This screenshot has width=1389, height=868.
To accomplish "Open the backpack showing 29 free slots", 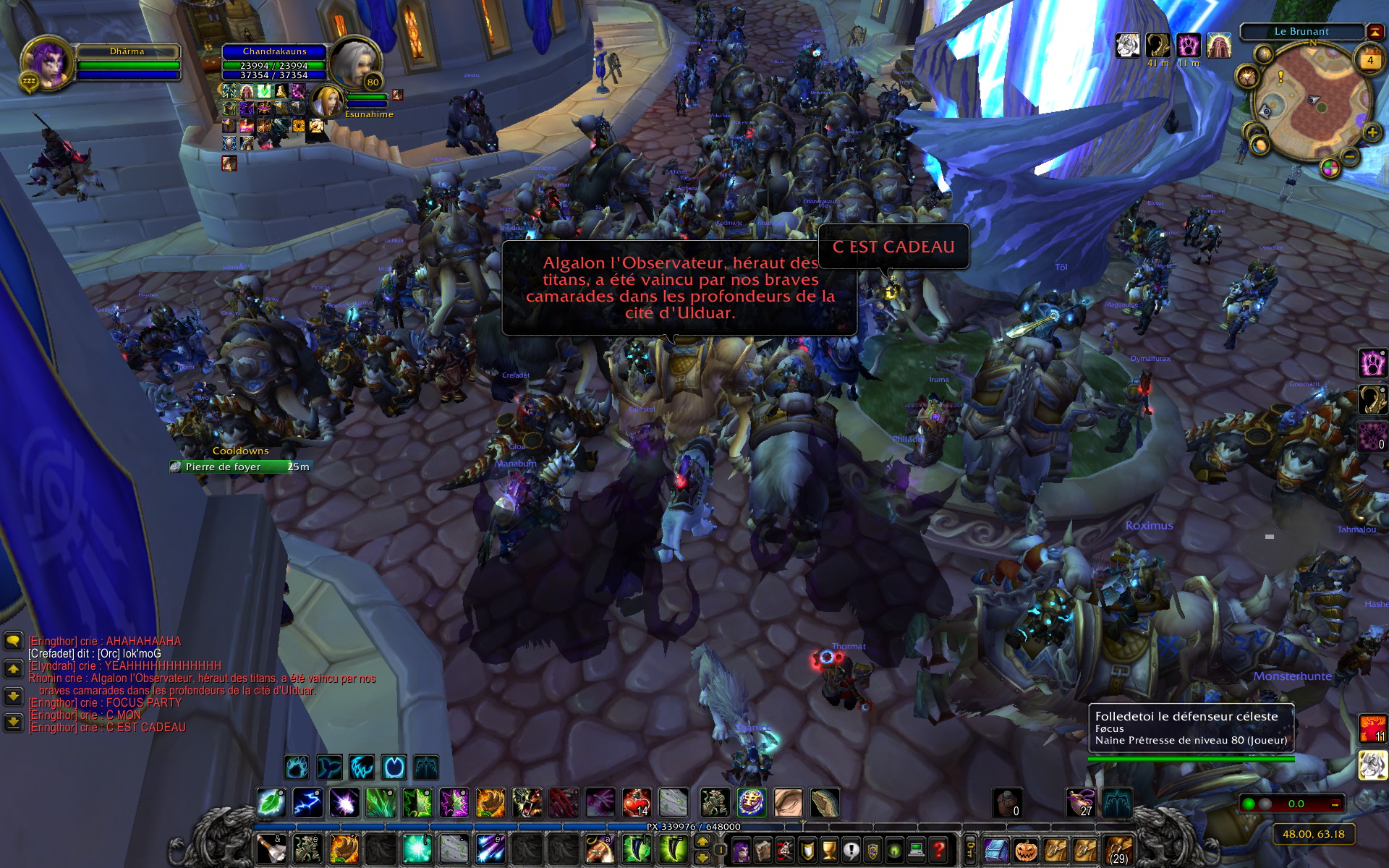I will pos(1118,851).
